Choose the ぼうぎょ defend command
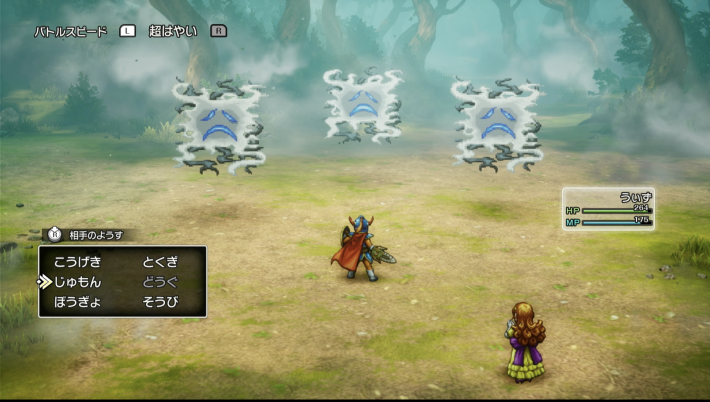Screen dimensions: 710x402 [x=77, y=301]
